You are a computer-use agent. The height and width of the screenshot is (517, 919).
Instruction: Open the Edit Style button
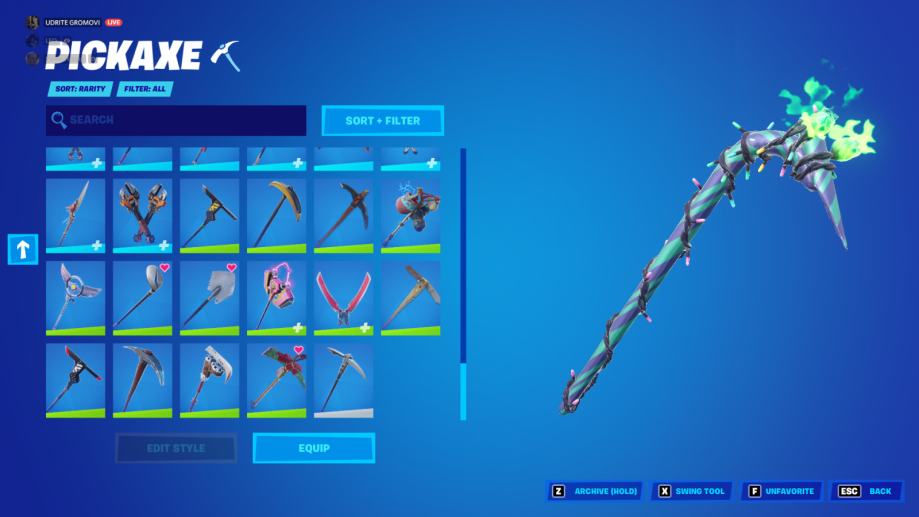point(176,448)
